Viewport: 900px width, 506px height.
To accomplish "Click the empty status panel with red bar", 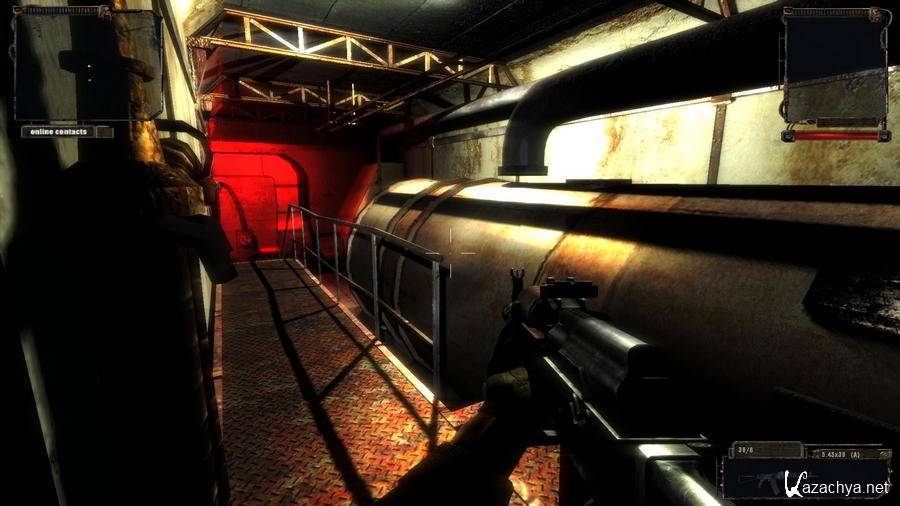I will tap(835, 68).
